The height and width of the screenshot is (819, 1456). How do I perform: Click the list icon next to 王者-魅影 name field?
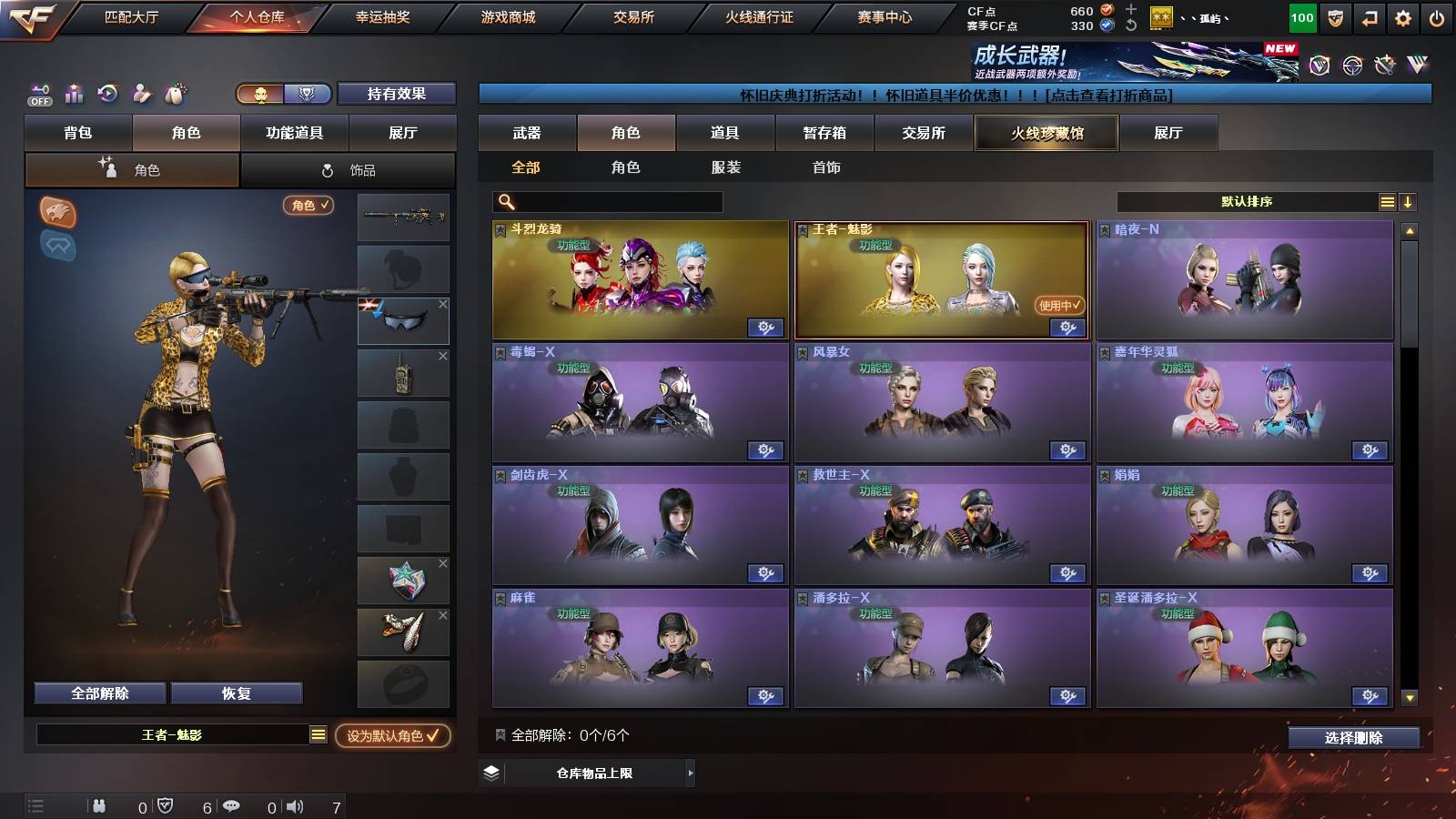tap(317, 734)
